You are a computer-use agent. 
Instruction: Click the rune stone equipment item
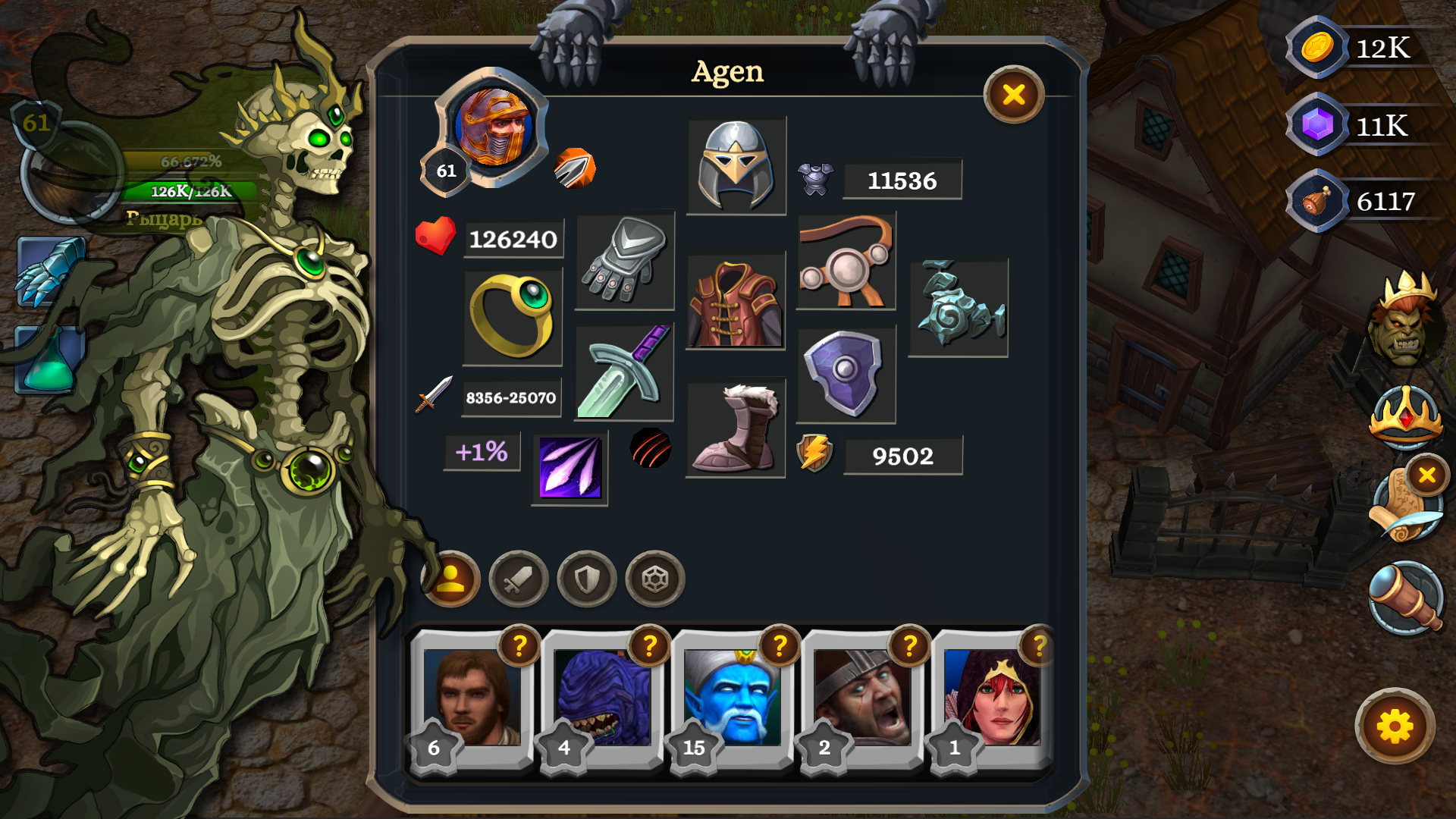pyautogui.click(x=958, y=306)
